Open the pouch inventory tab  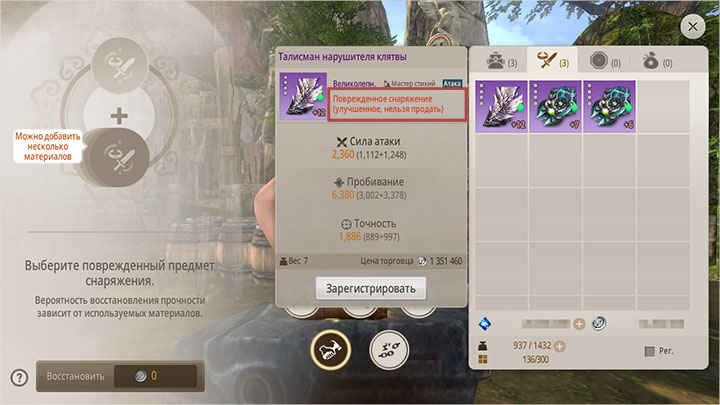pyautogui.click(x=660, y=61)
